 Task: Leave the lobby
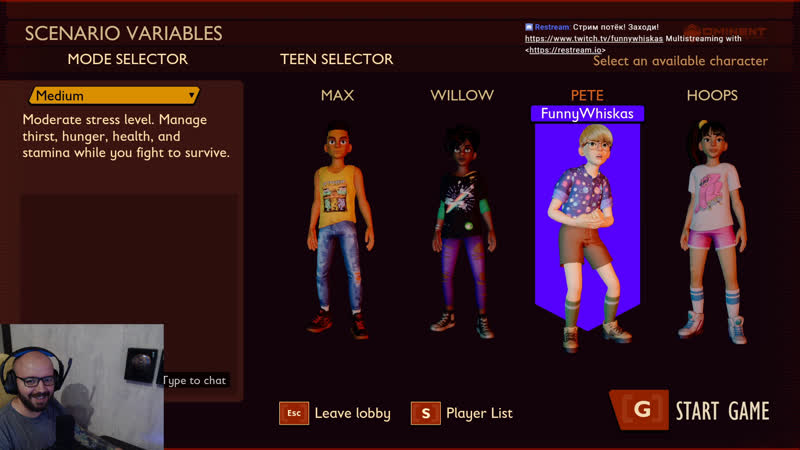point(335,413)
